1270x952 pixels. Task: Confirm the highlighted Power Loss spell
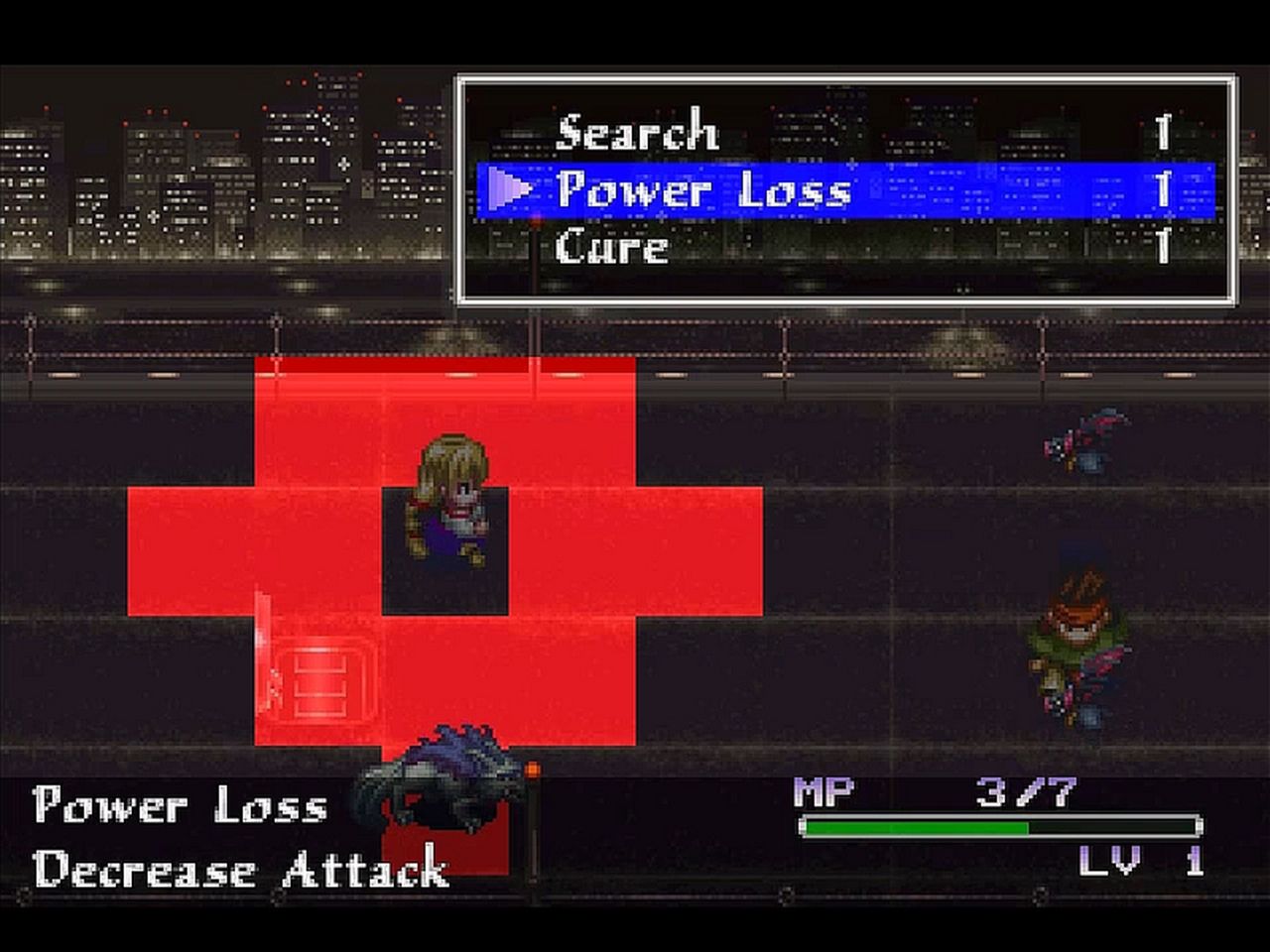pos(704,189)
